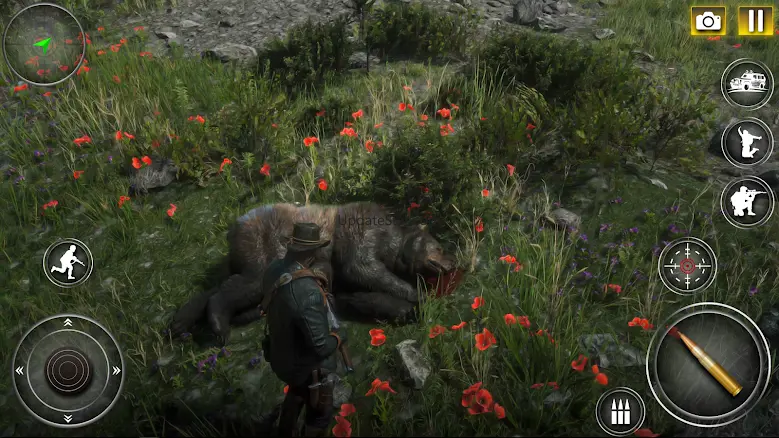Viewport: 779px width, 438px height.
Task: Switch to the crouching shooter stance
Action: click(746, 202)
